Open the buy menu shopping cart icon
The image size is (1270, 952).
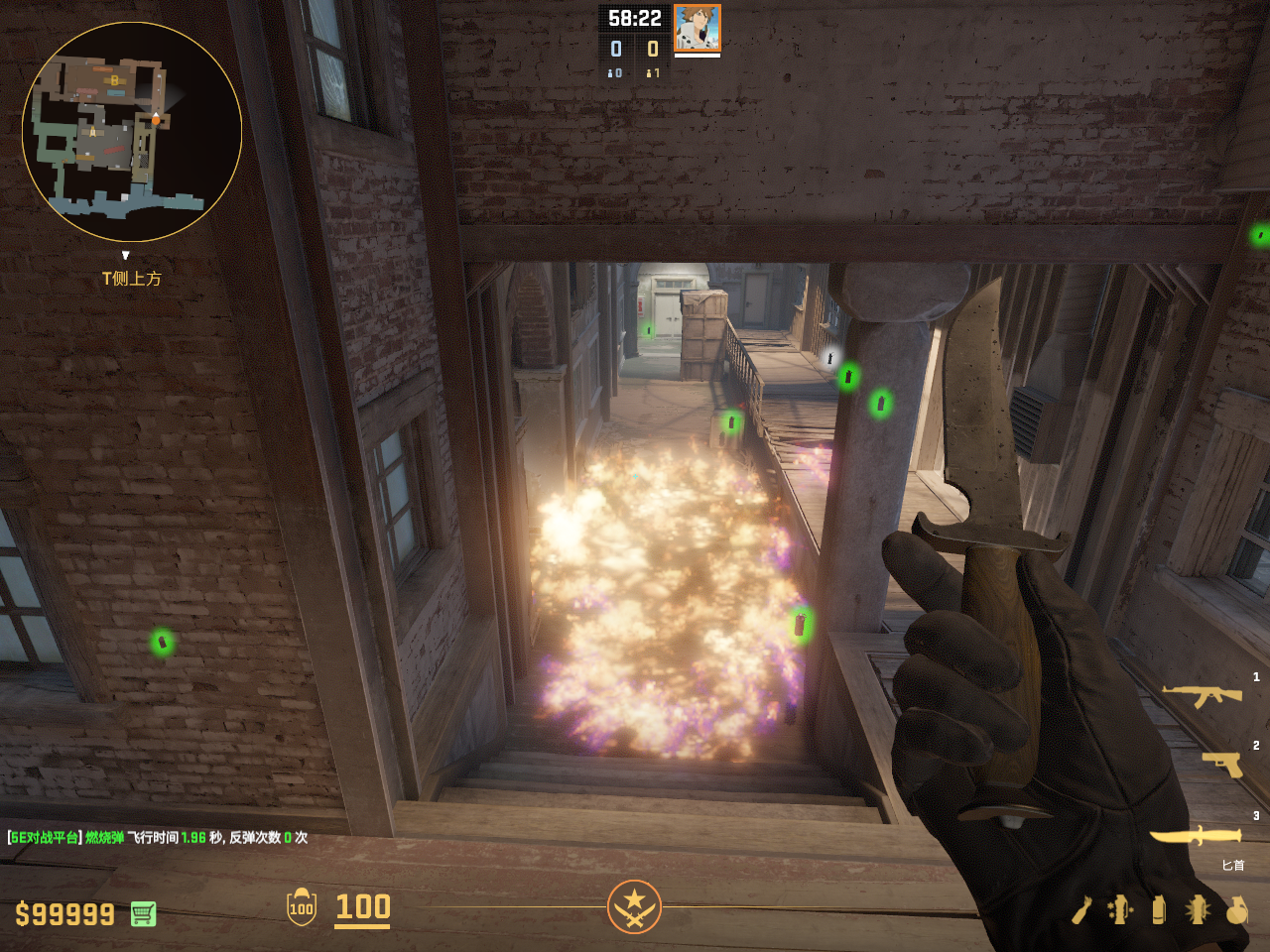pos(143,913)
